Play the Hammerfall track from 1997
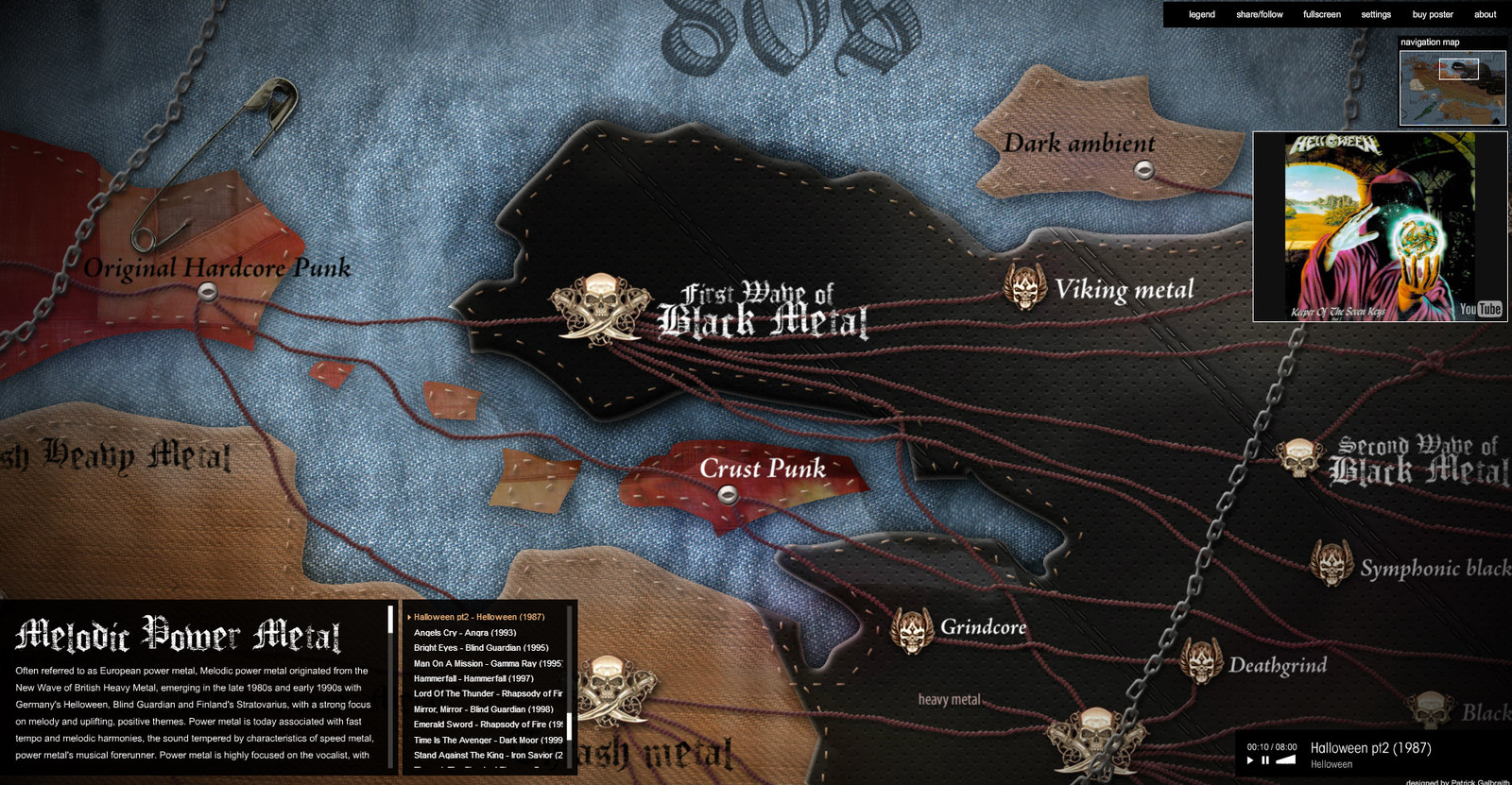 473,678
